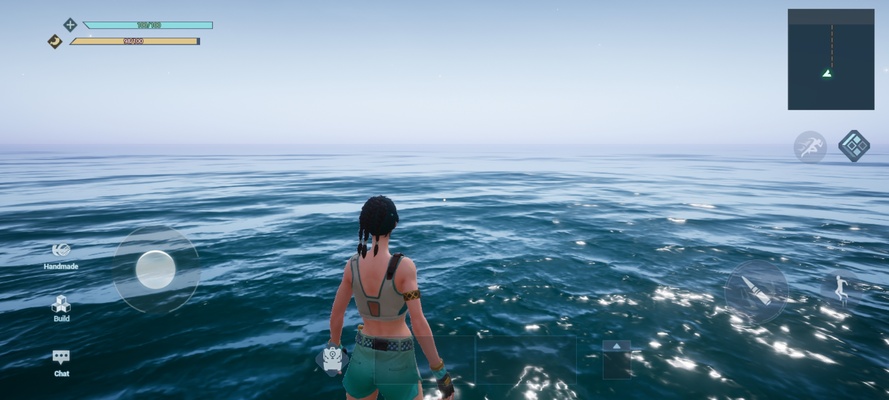
Task: Open the Handmade crafting menu
Action: pyautogui.click(x=61, y=251)
